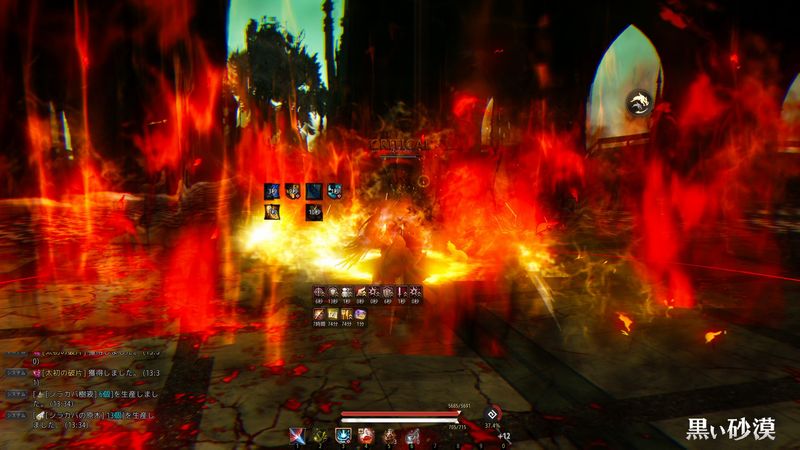Use the red potion in hotbar slot 4
This screenshot has height=450, width=800.
pos(366,435)
